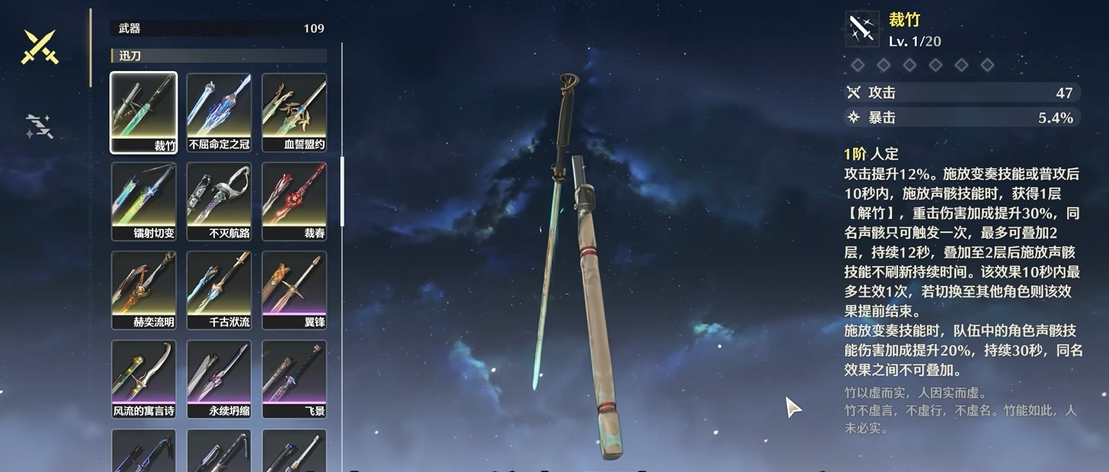Choose the 裁春 sword

pos(294,201)
